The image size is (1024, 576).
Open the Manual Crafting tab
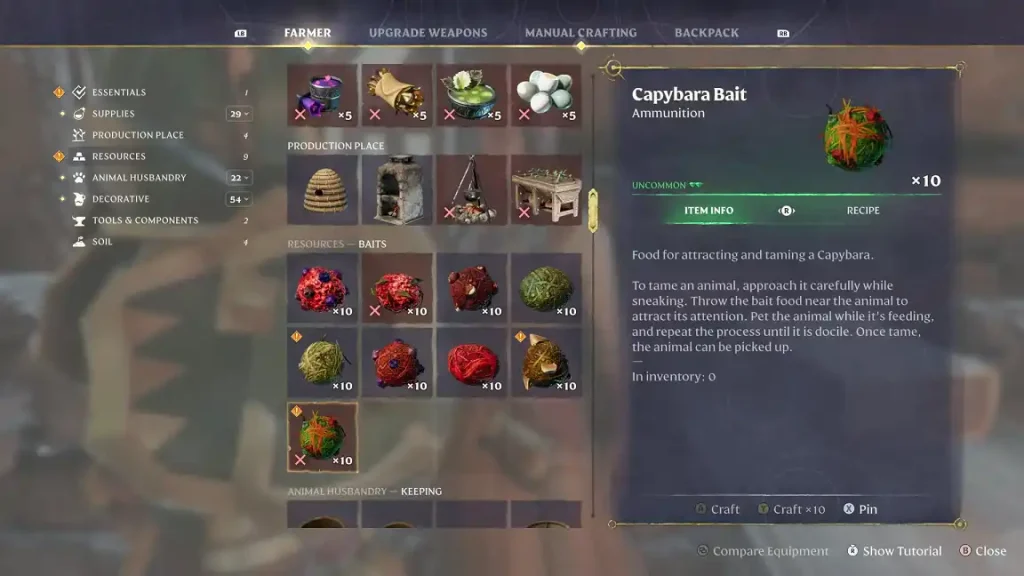point(580,33)
